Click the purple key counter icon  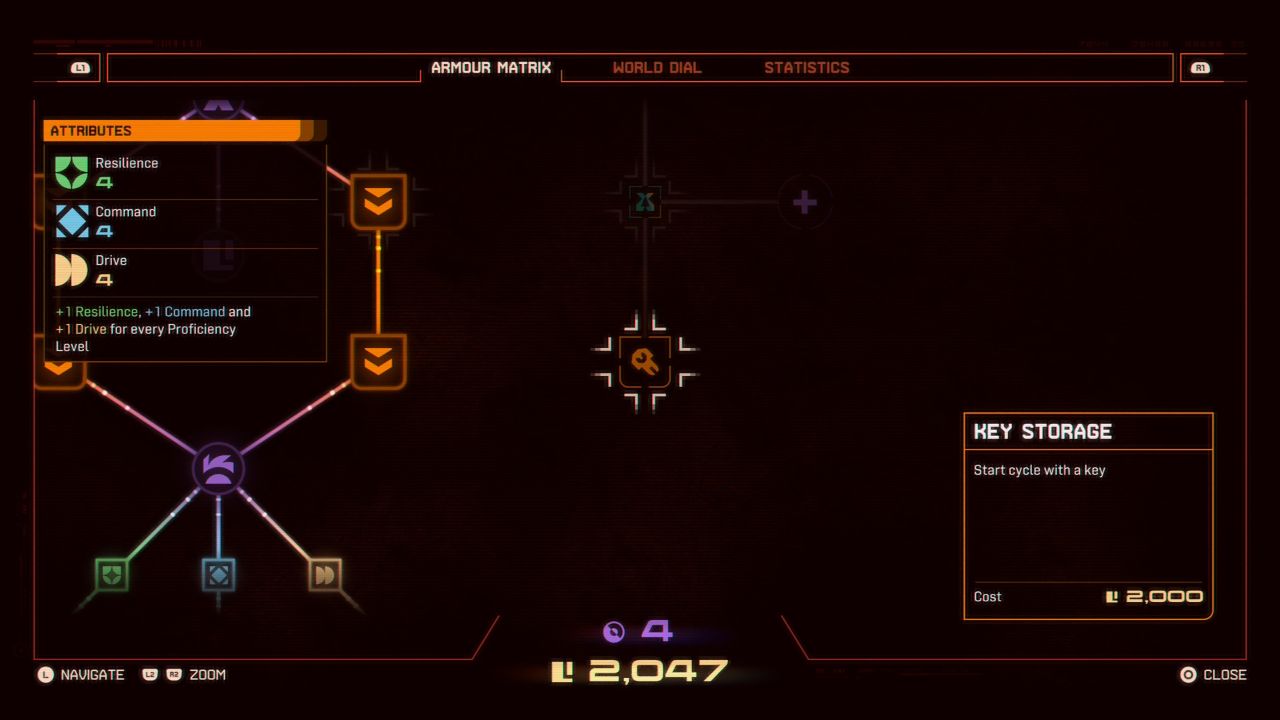(x=613, y=632)
